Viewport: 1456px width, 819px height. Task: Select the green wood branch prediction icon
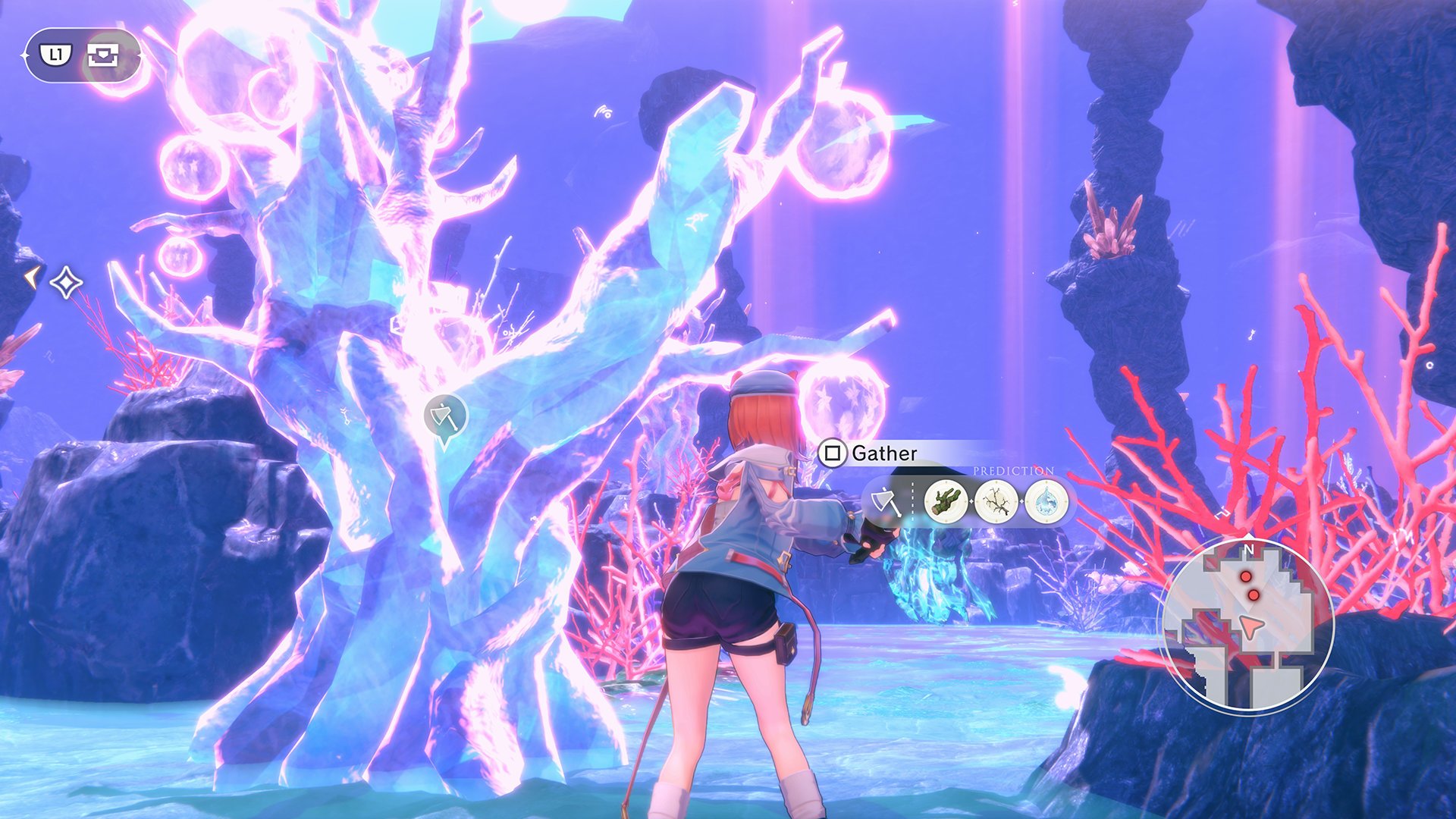946,501
